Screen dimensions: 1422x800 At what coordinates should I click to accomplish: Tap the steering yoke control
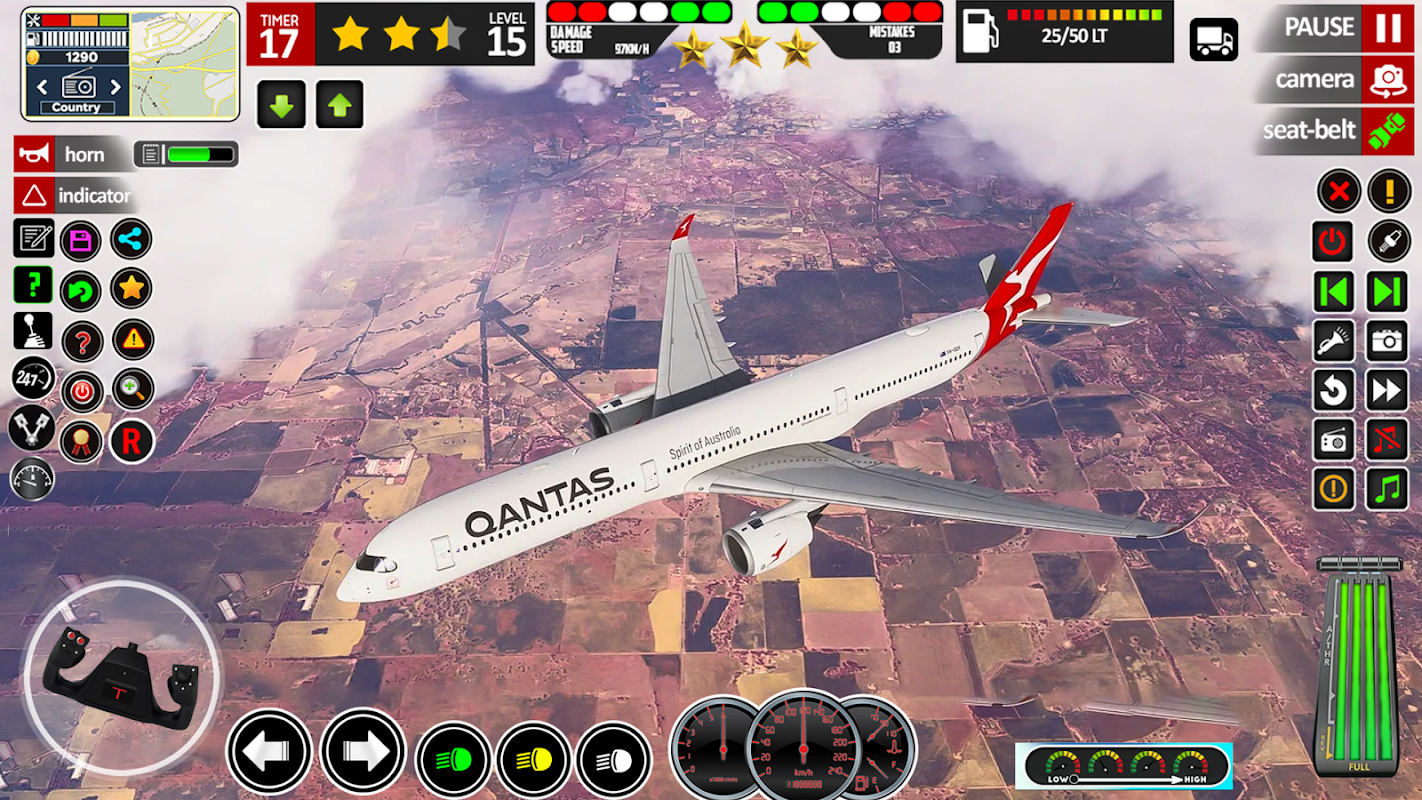point(121,676)
